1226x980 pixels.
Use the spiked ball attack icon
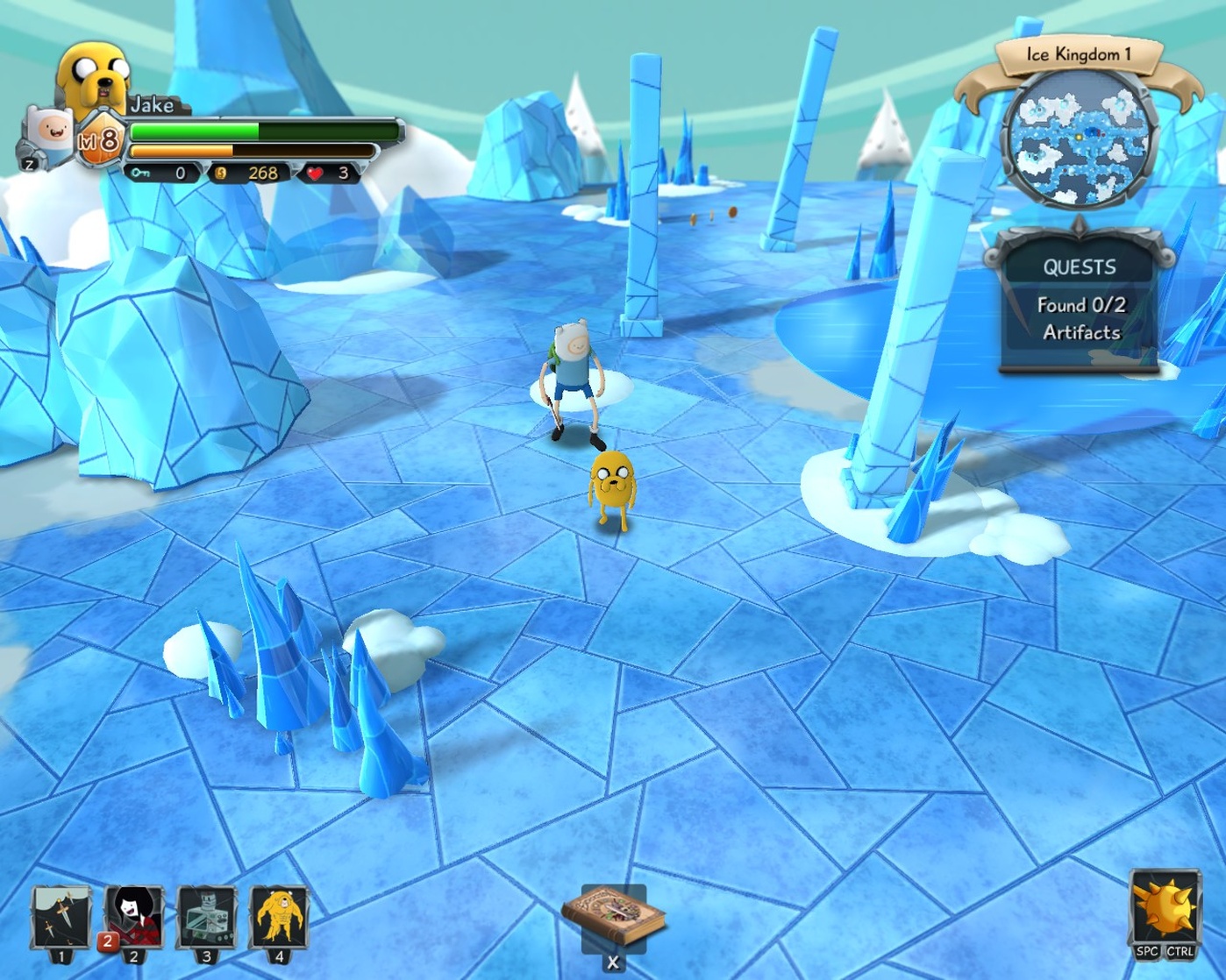coord(1165,908)
